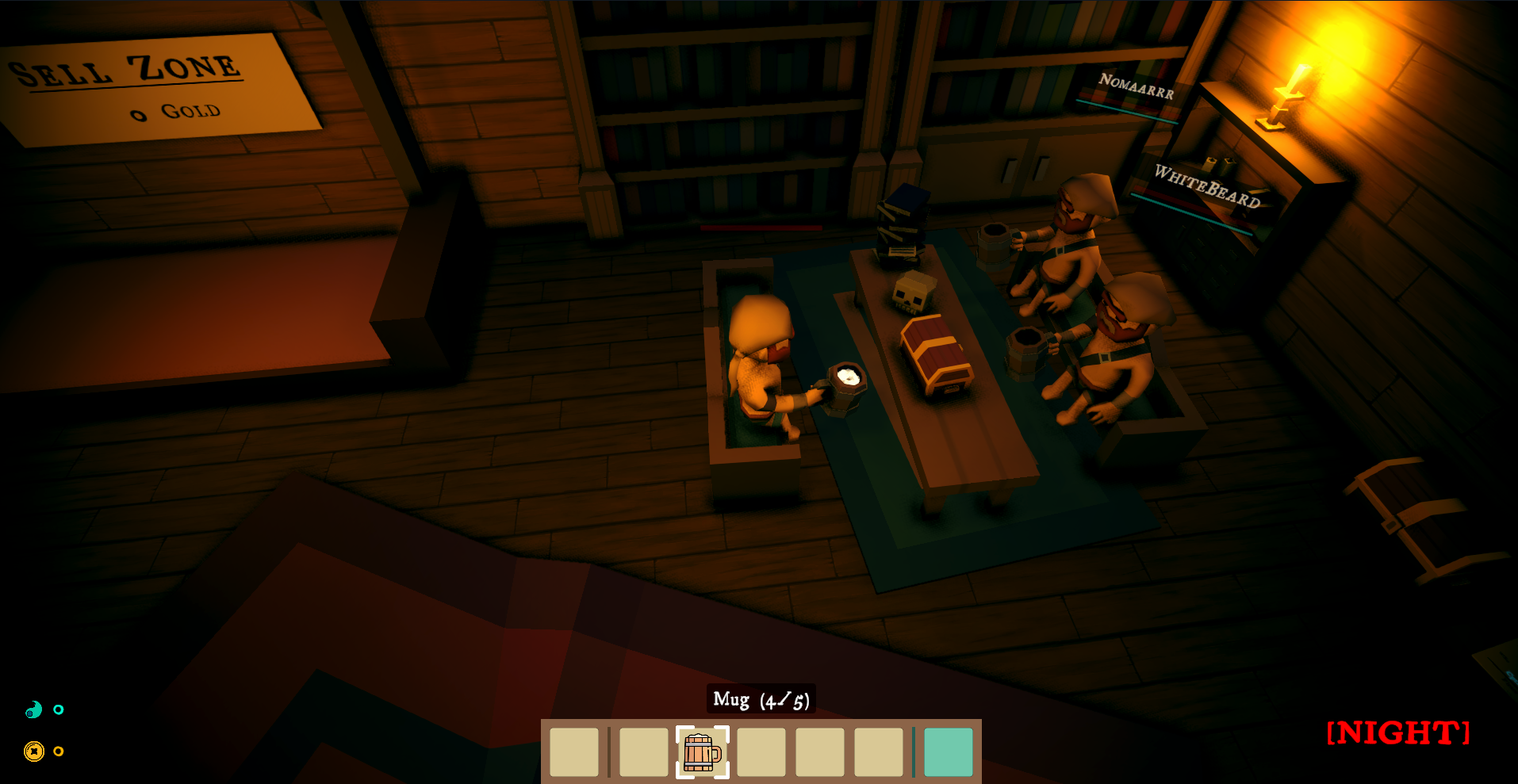Click the gold coin icon bottom-left
1518x784 pixels.
(x=33, y=750)
